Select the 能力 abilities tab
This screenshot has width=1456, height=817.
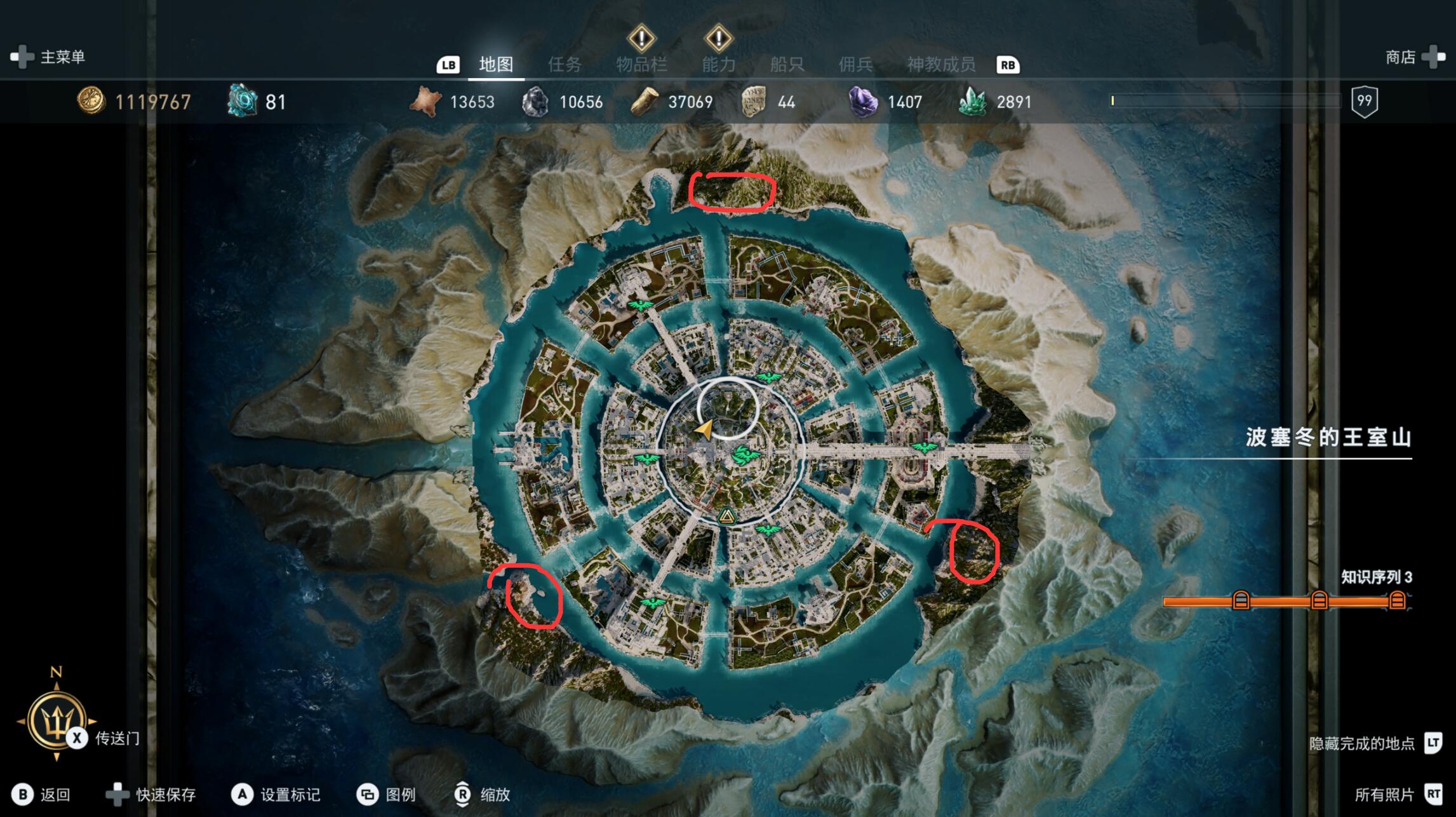[718, 64]
